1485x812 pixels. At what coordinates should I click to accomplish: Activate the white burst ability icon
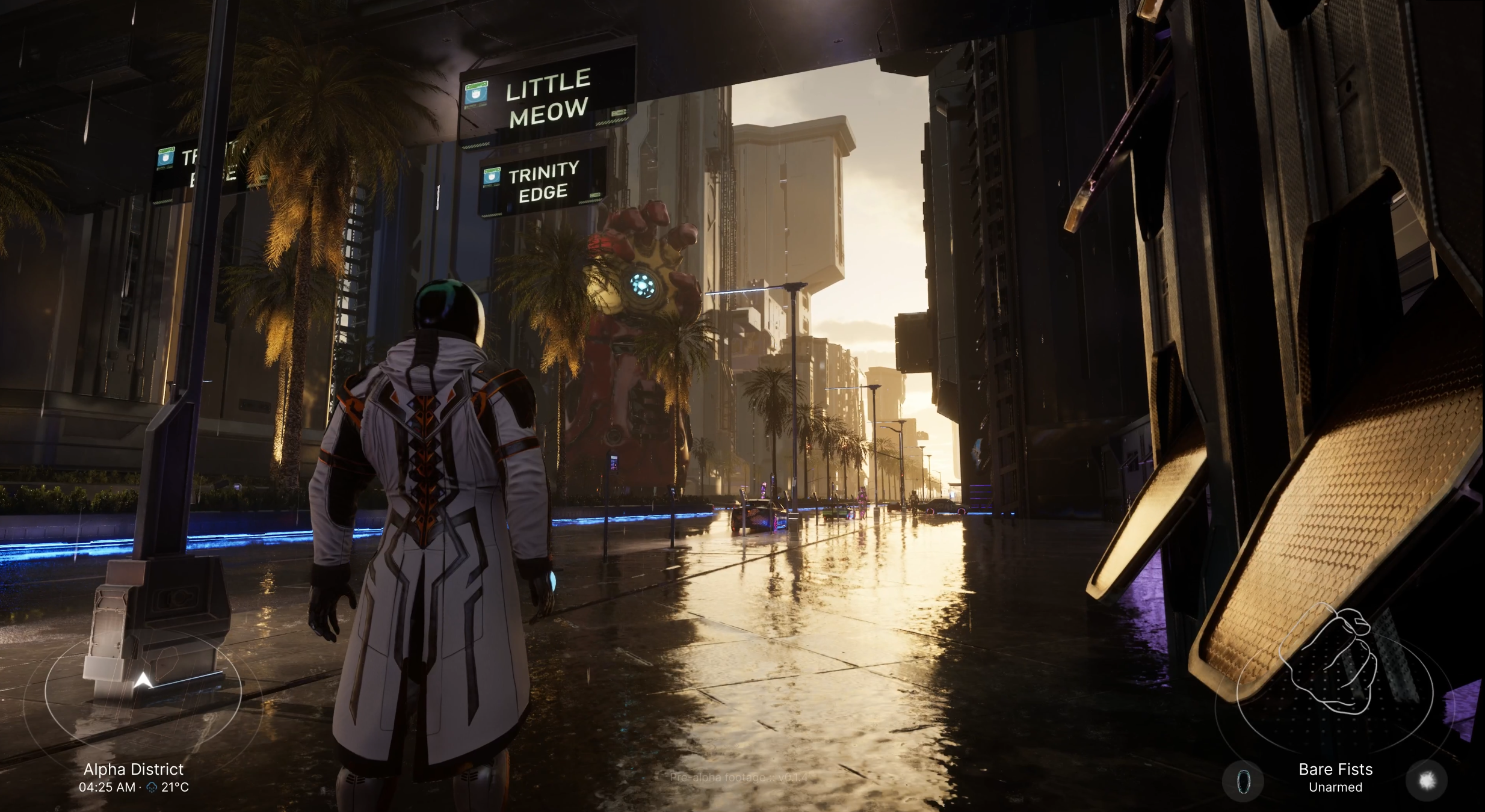pos(1427,781)
